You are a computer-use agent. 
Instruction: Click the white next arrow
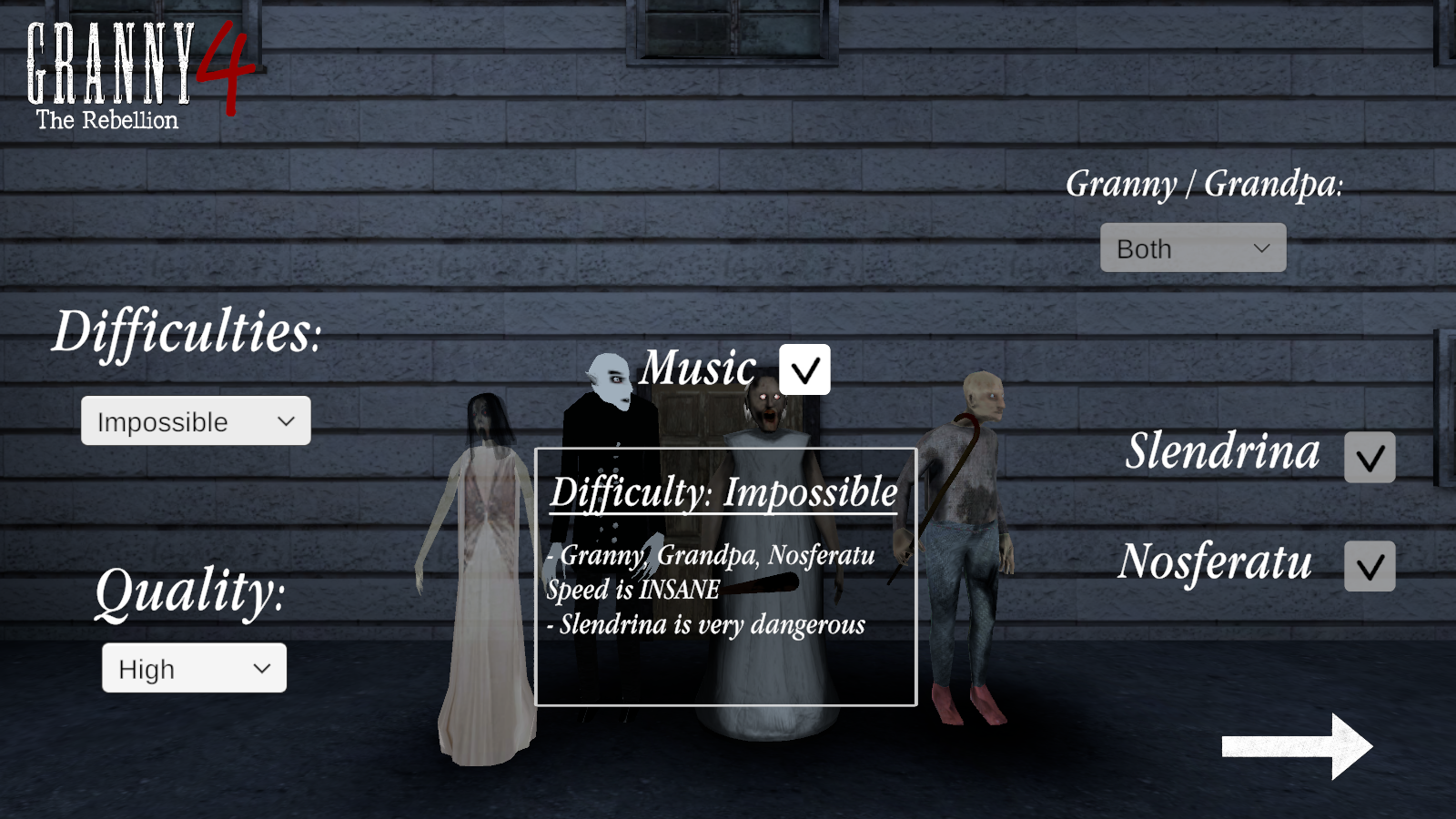point(1297,746)
